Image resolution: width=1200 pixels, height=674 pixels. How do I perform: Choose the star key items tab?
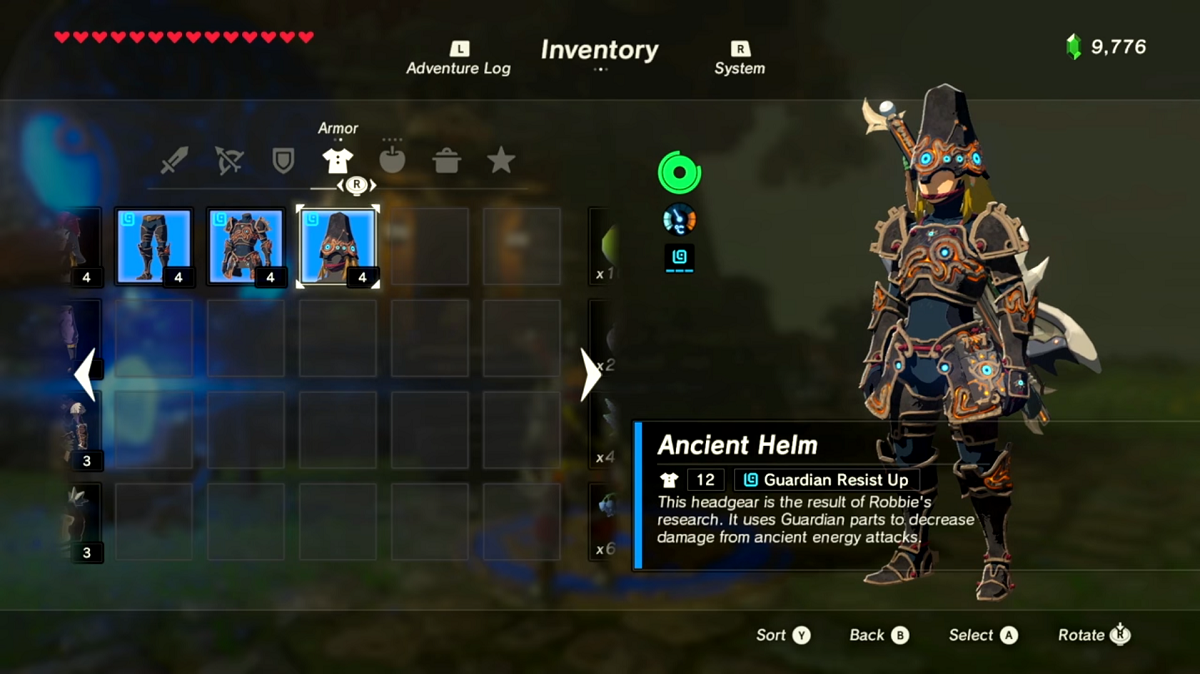500,160
